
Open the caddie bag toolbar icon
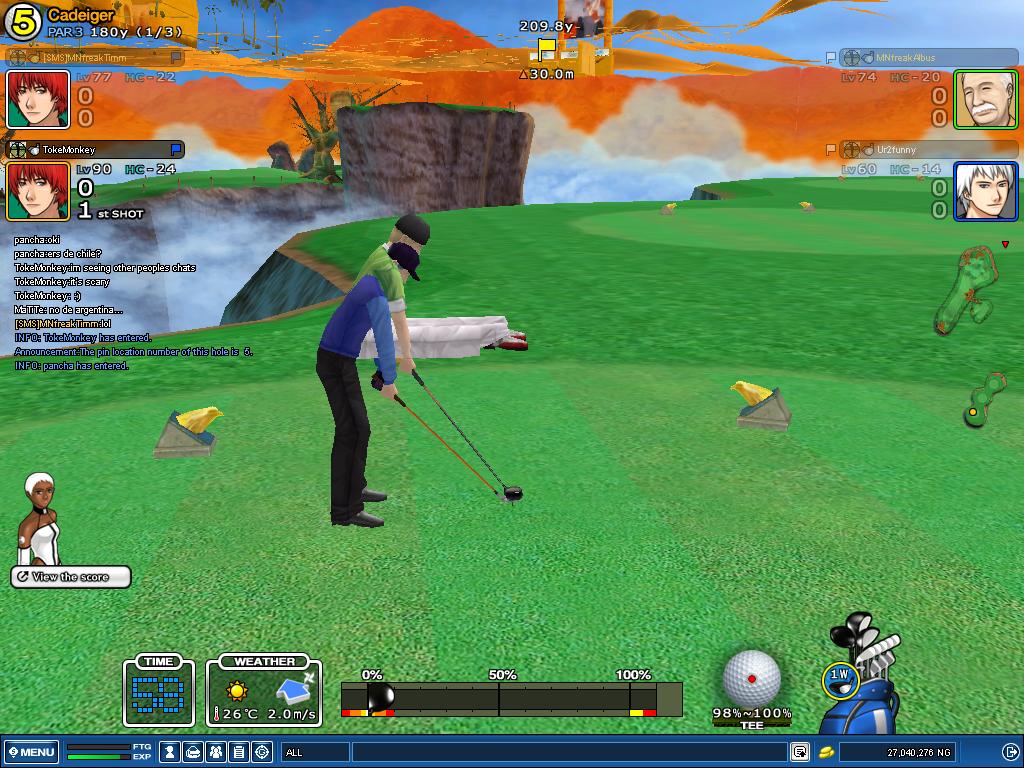coord(194,752)
